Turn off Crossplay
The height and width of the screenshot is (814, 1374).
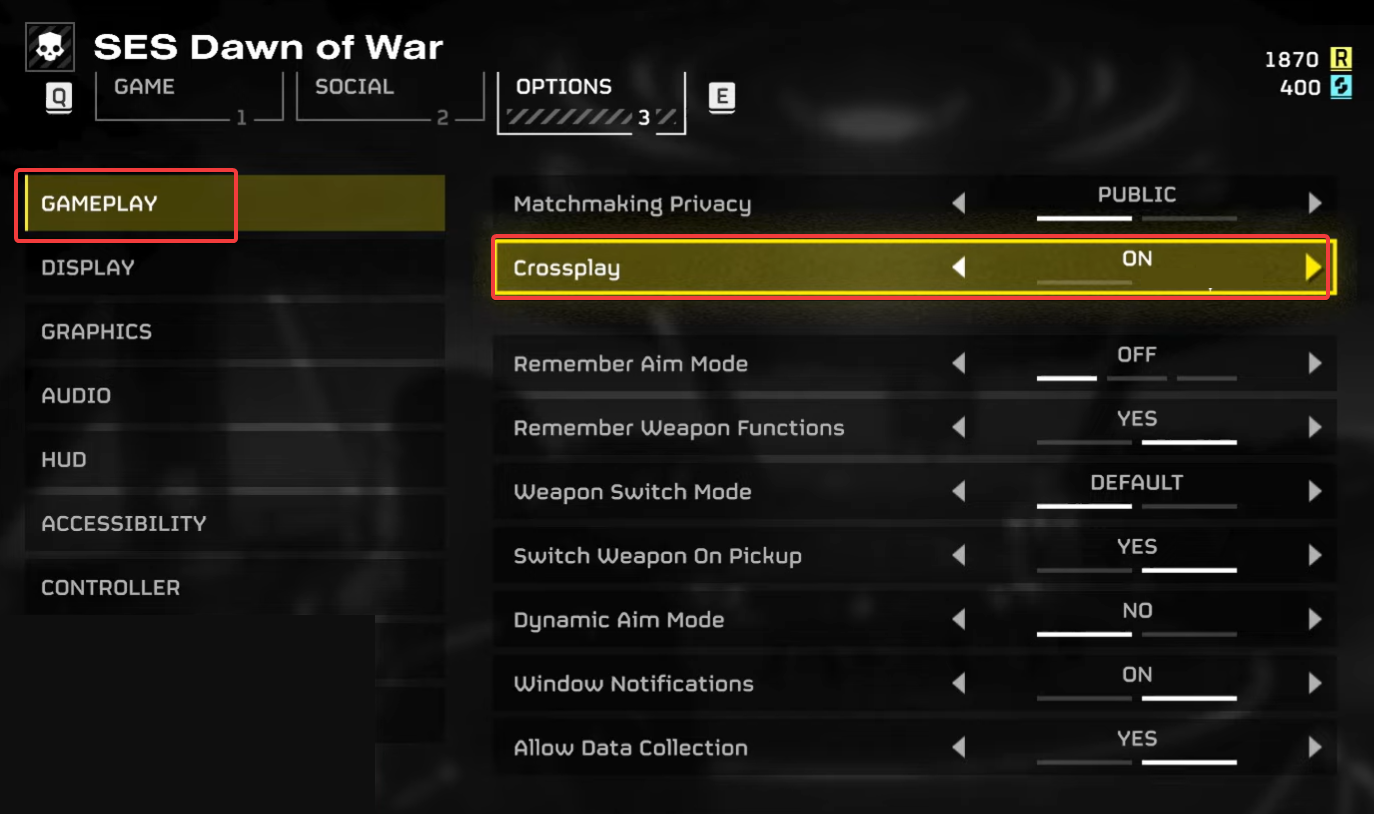959,267
